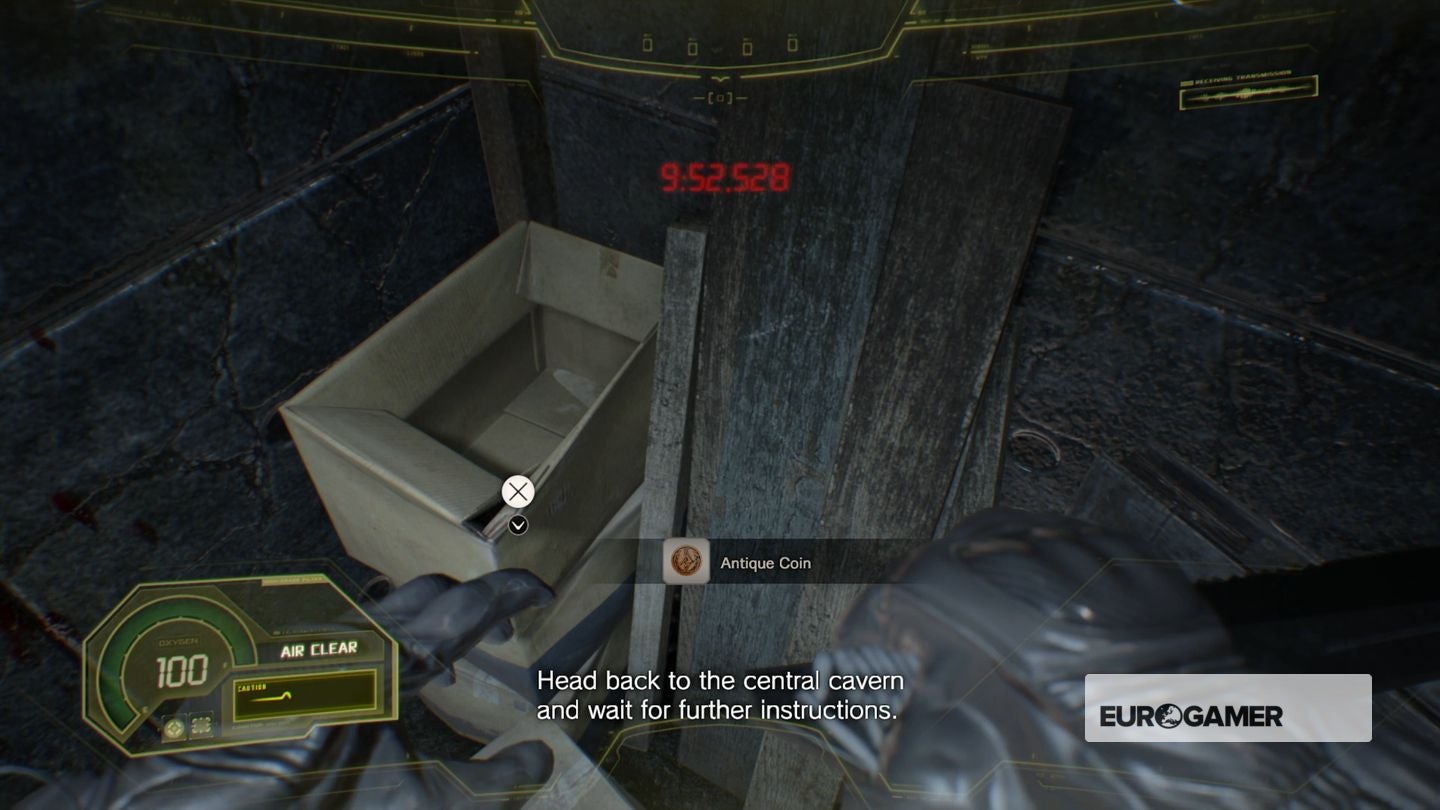1440x810 pixels.
Task: Select the AIR CLEAR status header
Action: tap(318, 648)
